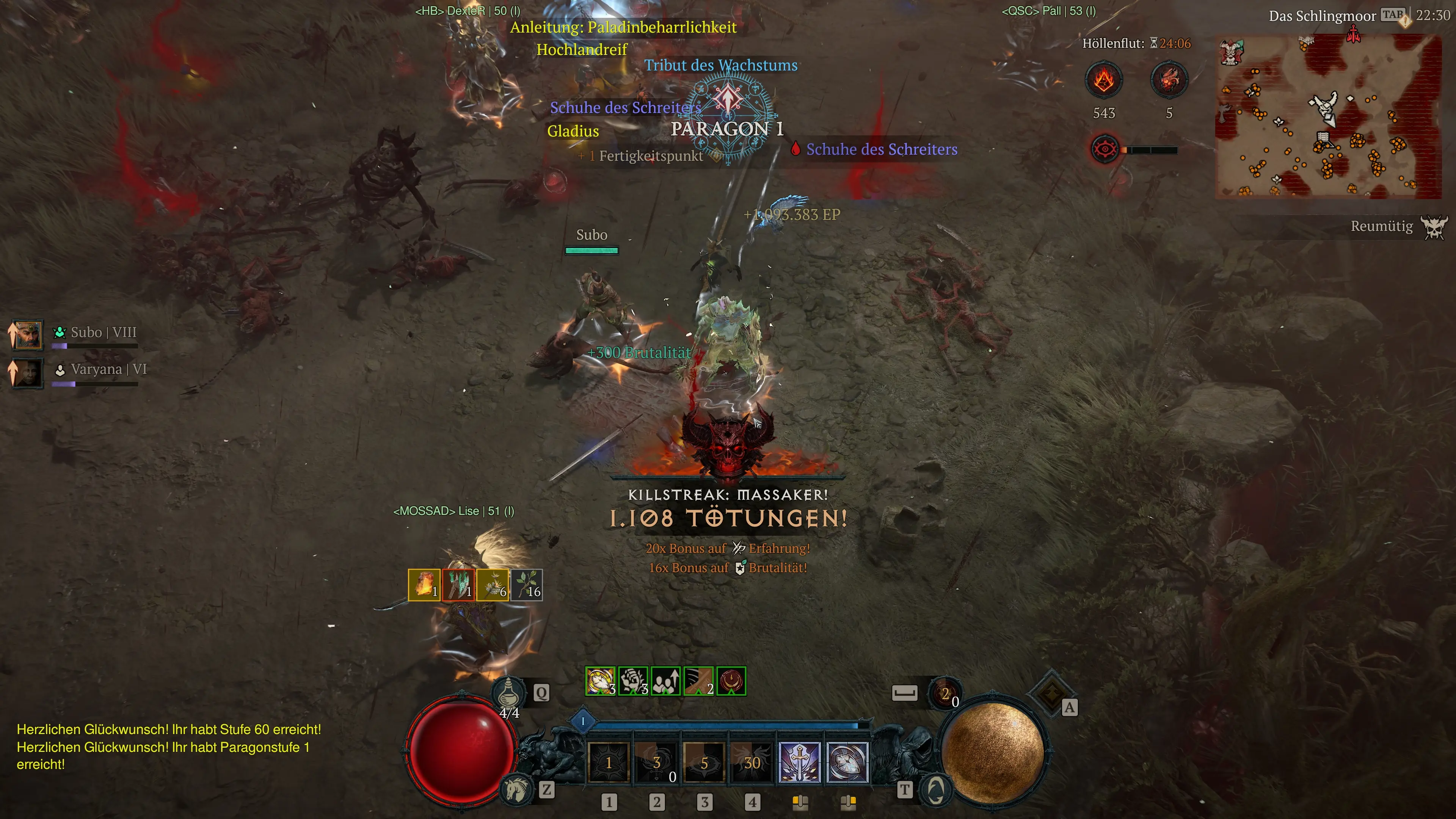Click the party members buff icon
Screen dimensions: 1456x819
tap(666, 681)
